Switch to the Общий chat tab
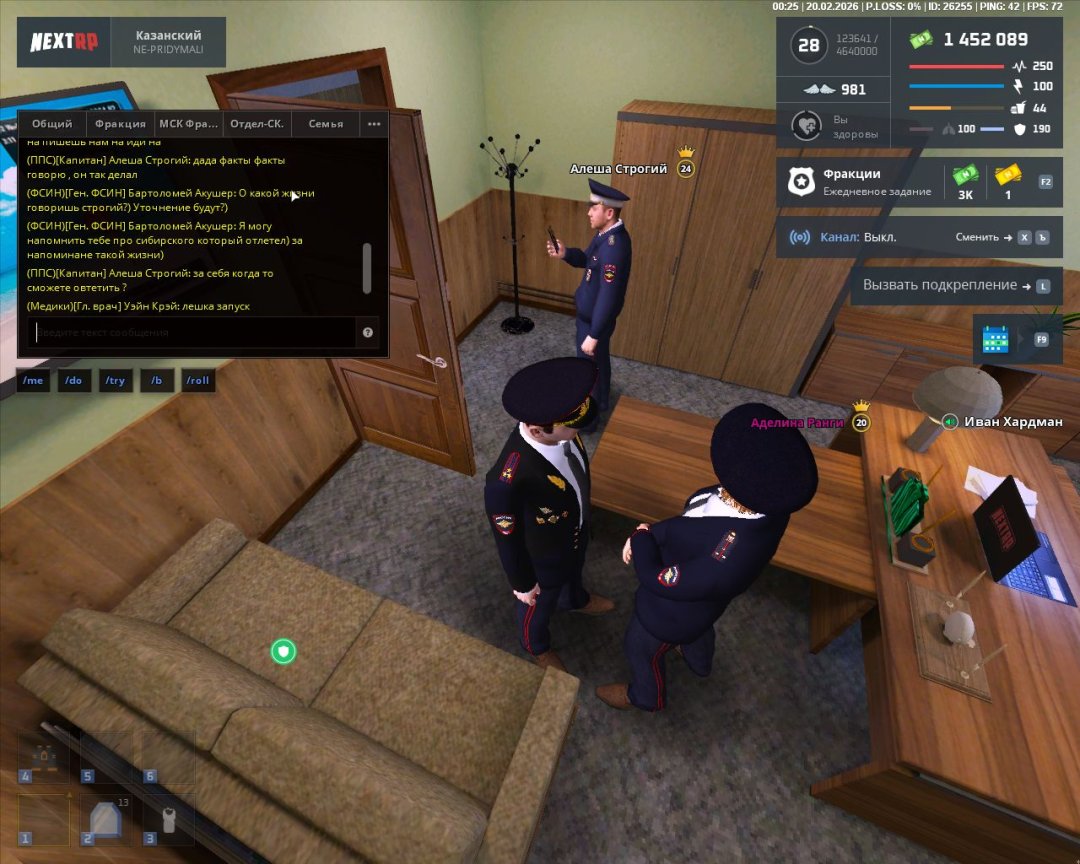1080x864 pixels. [52, 124]
